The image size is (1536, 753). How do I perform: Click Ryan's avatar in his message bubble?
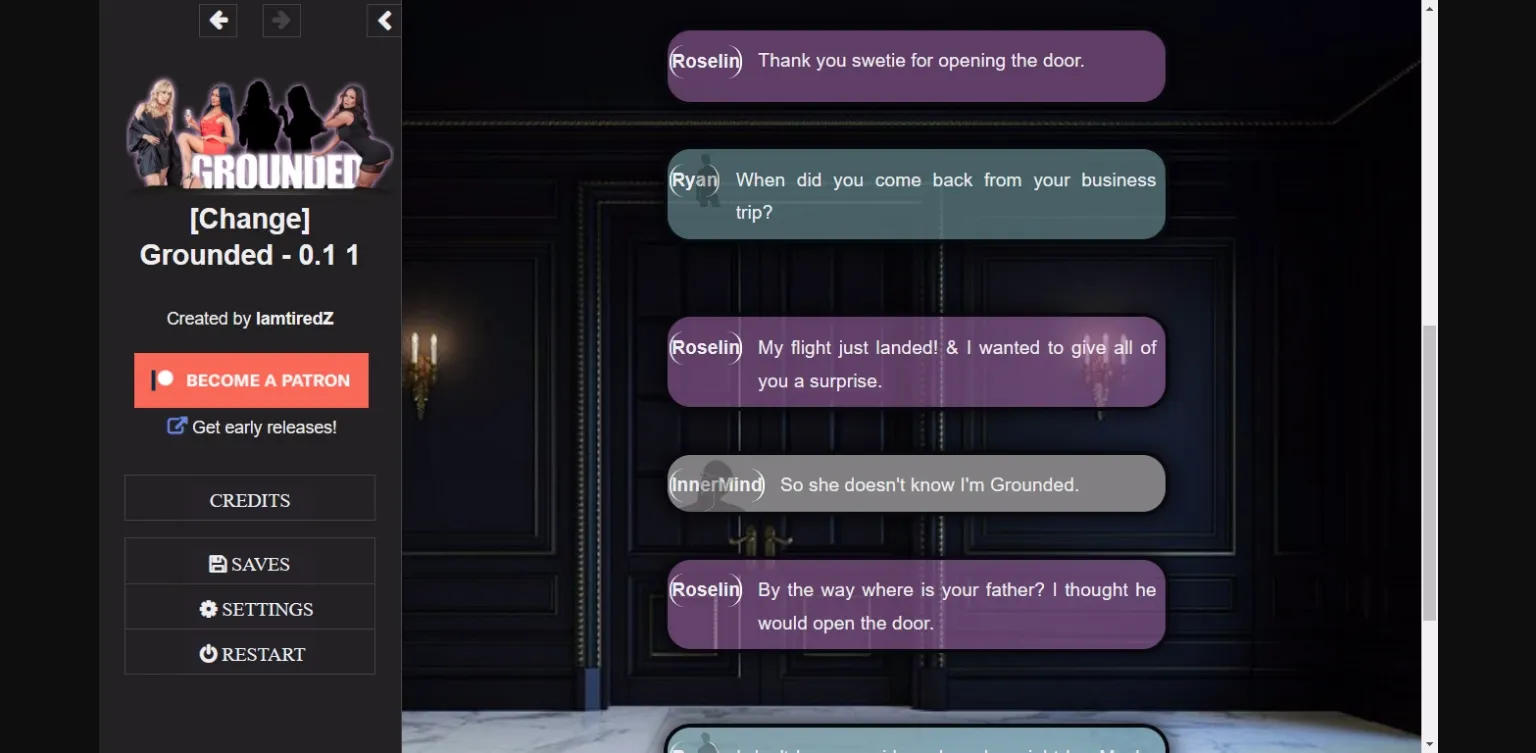click(x=694, y=181)
